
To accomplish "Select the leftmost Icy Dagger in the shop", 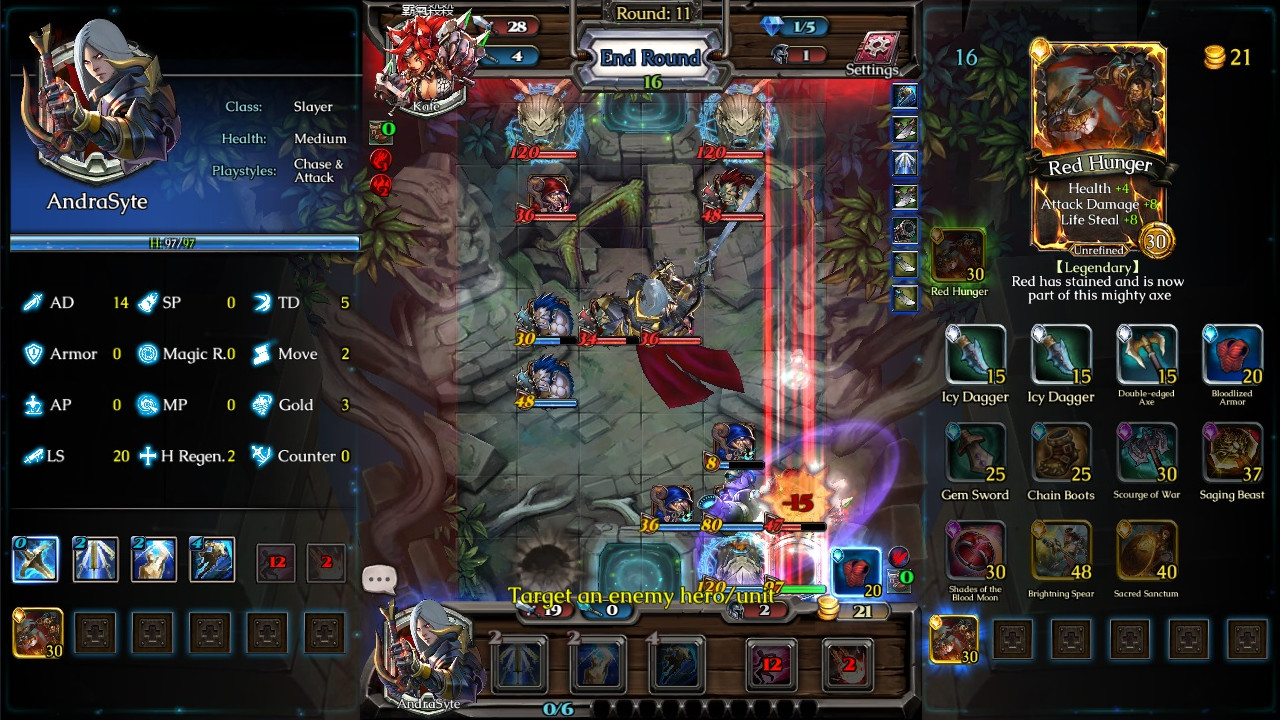I will 975,358.
